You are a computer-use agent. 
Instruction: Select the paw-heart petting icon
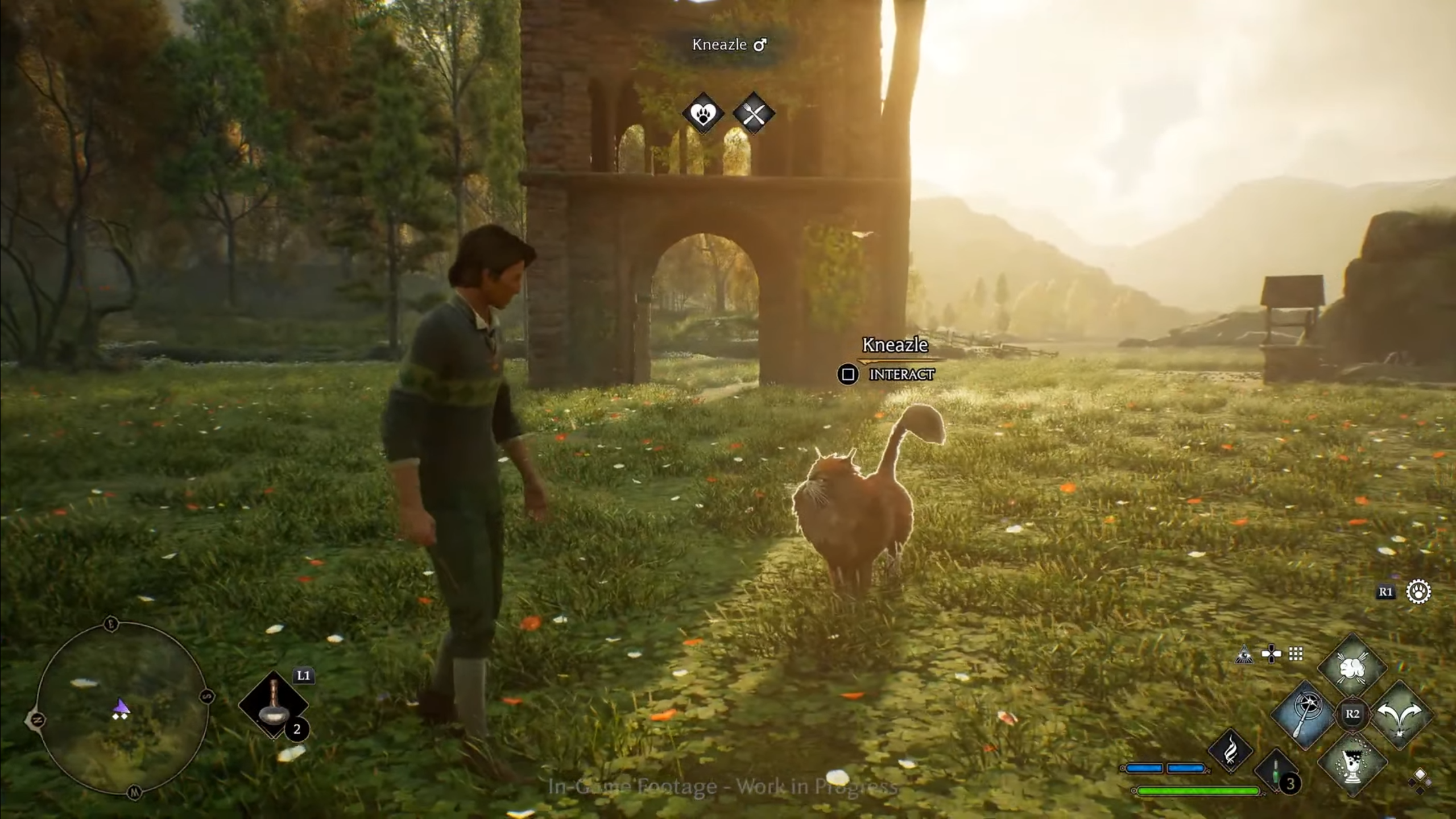703,114
